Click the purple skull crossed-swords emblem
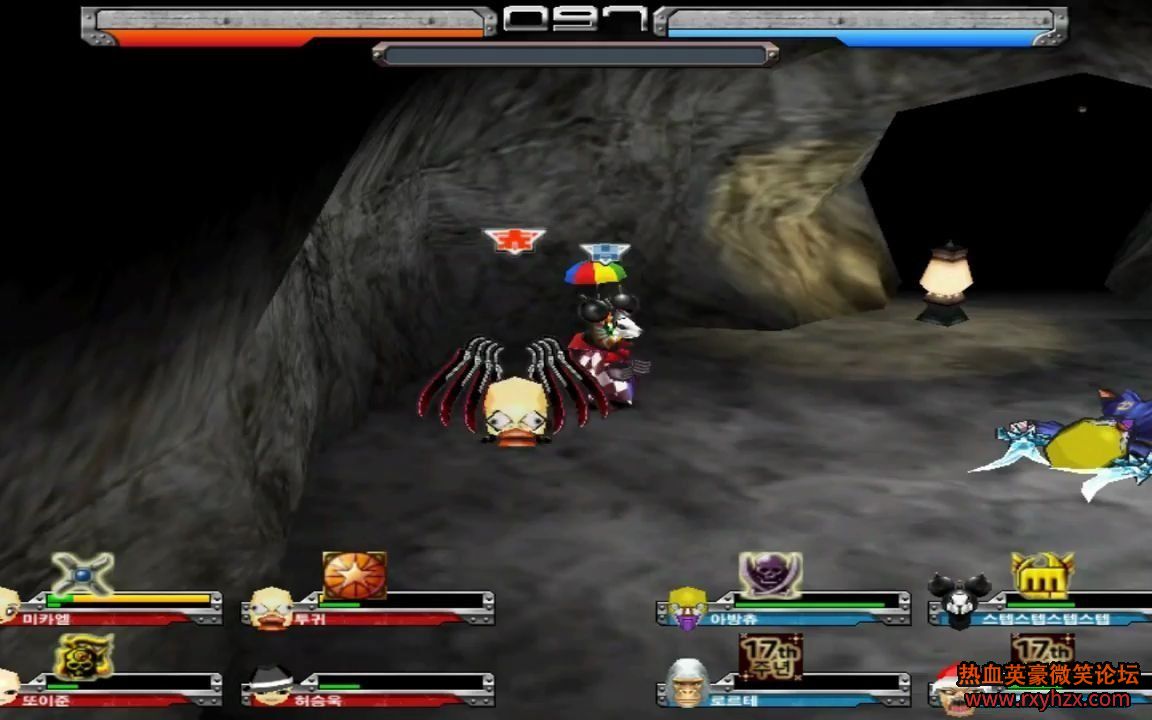Viewport: 1152px width, 720px height. [770, 575]
